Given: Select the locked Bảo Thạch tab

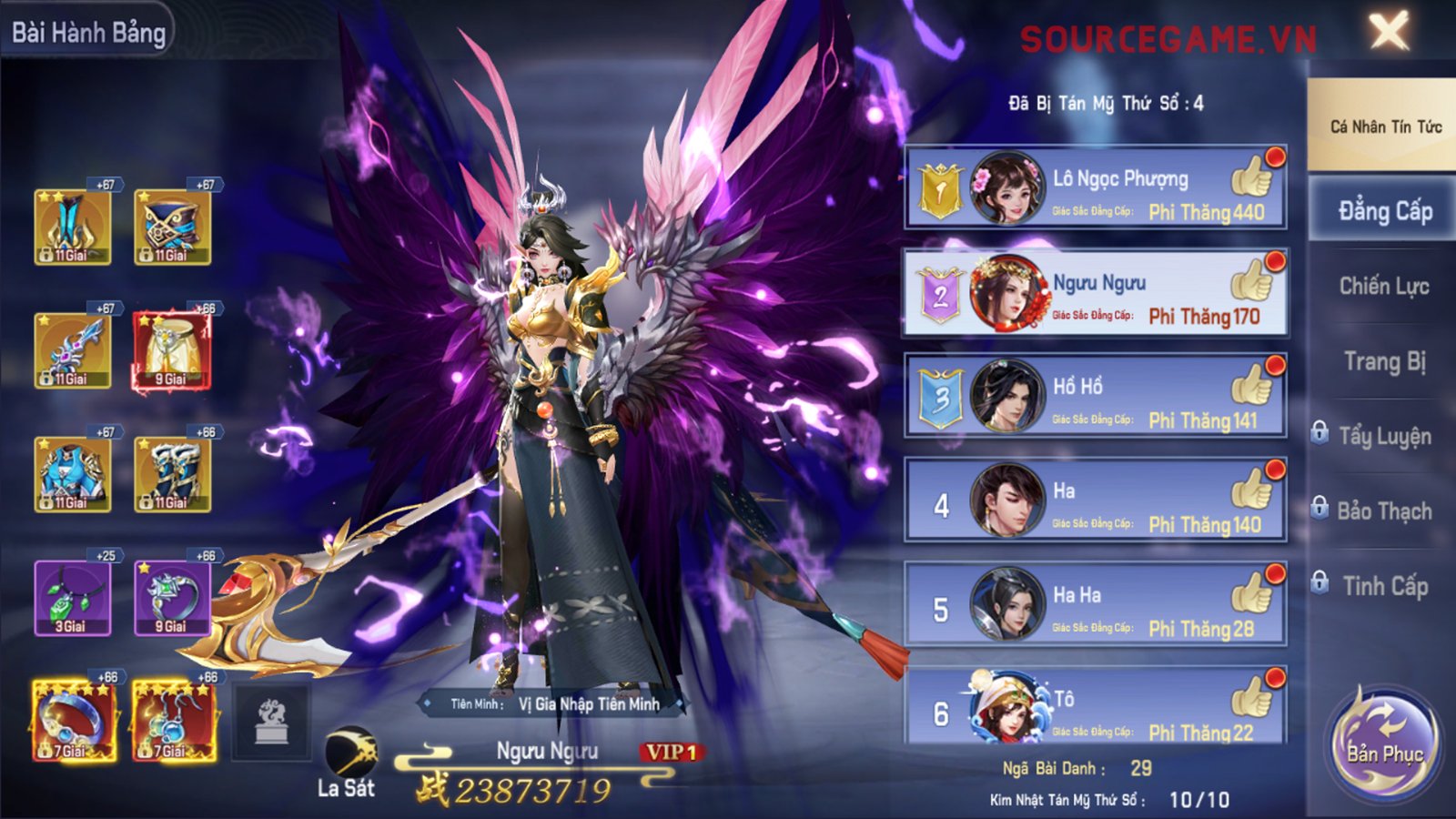Looking at the screenshot, I should (1384, 511).
